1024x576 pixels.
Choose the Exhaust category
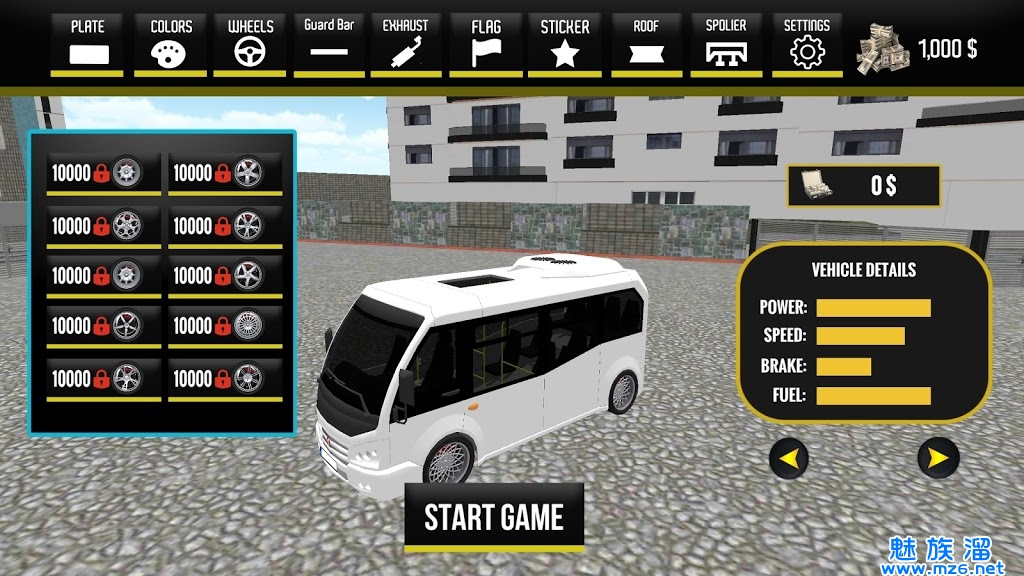click(405, 44)
